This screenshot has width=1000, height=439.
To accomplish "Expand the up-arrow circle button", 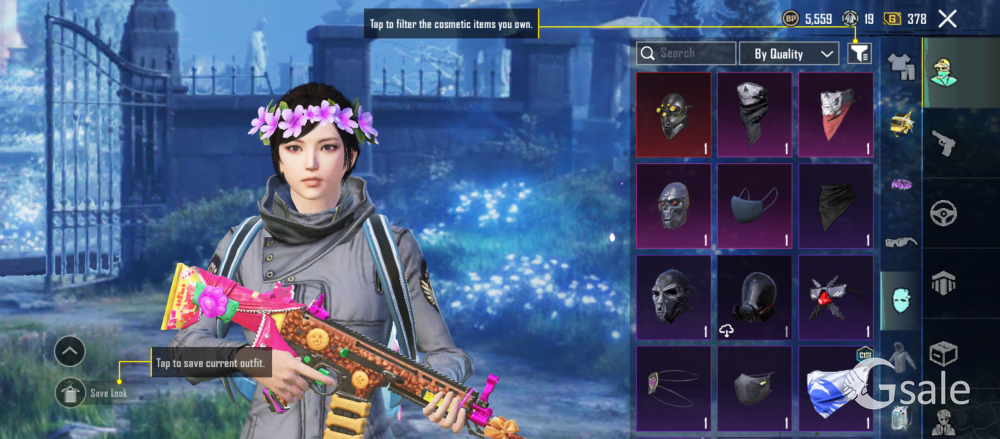I will tap(70, 351).
